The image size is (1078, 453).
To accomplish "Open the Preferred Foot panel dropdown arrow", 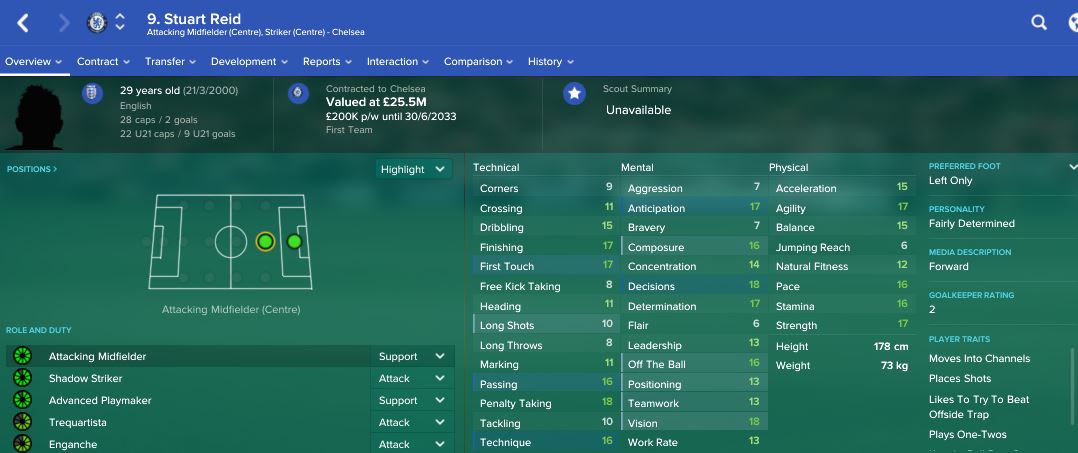I will coord(1072,167).
